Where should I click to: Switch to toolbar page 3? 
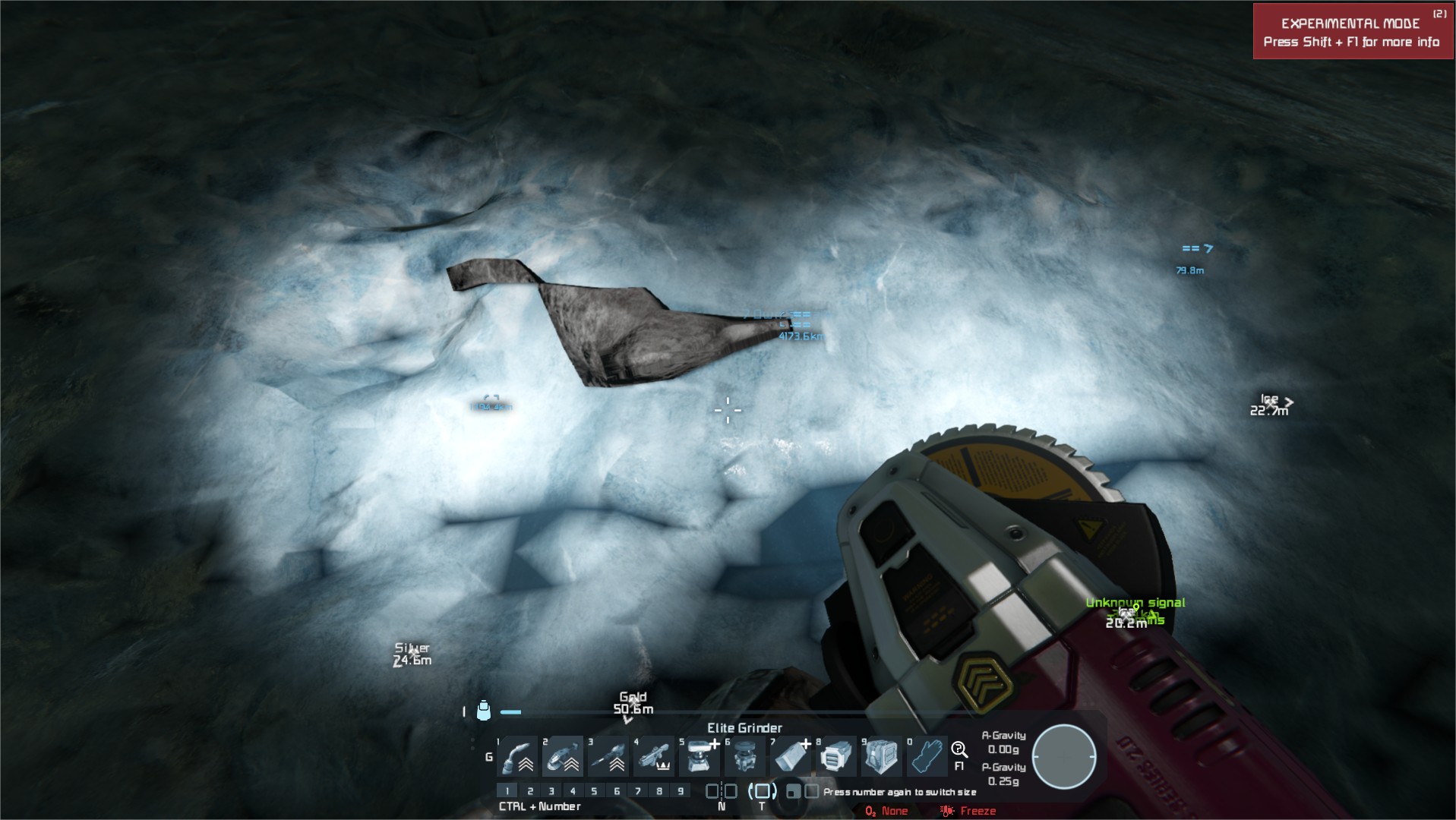click(x=551, y=791)
